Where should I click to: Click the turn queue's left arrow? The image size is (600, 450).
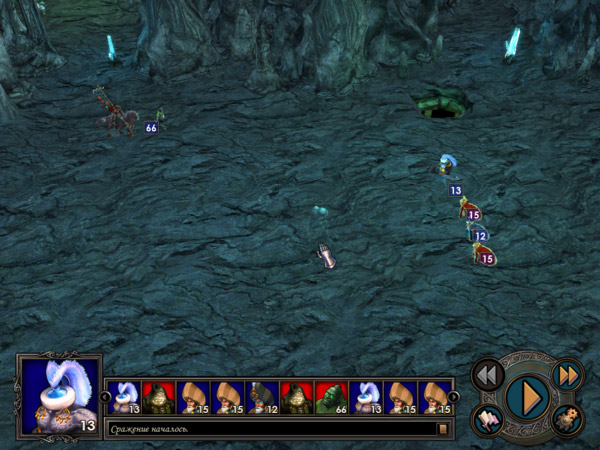(106, 397)
